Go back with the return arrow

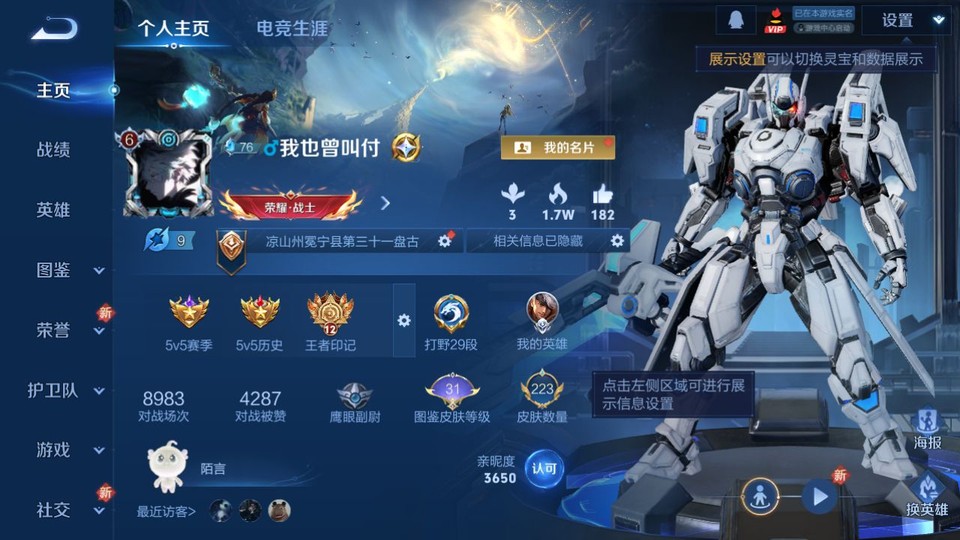53,28
